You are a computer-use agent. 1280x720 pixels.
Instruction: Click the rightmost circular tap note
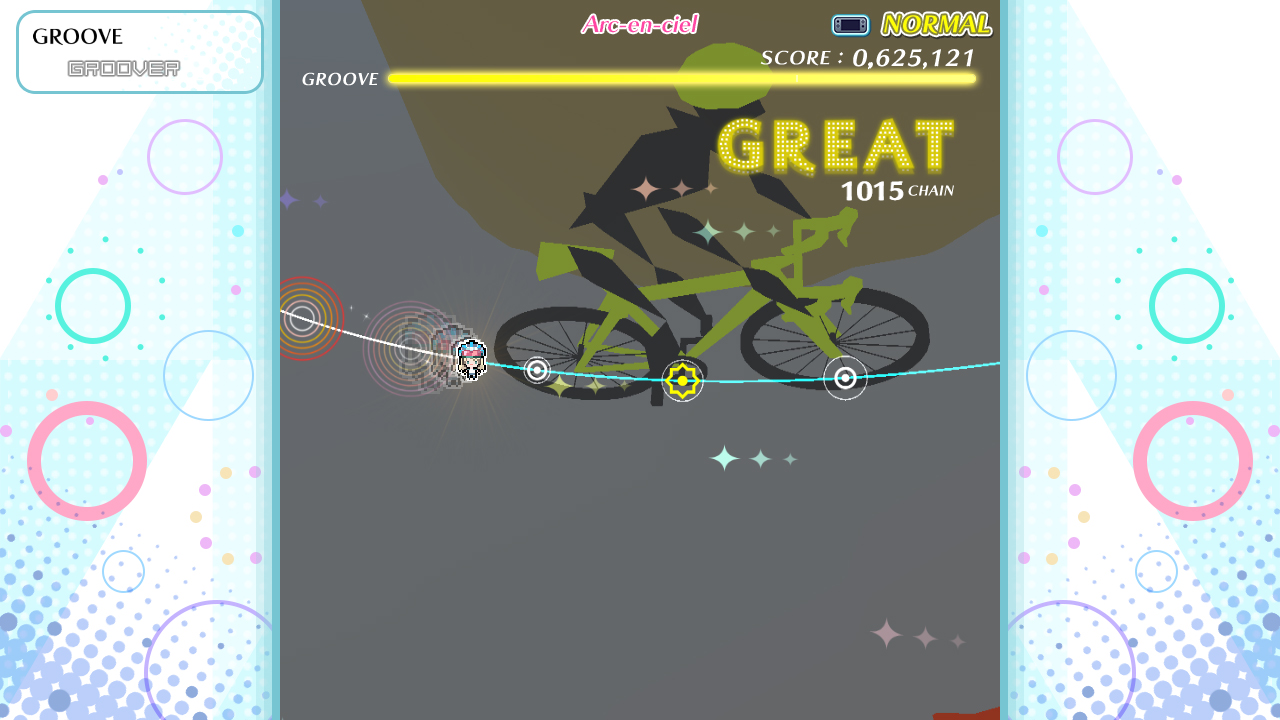(845, 379)
